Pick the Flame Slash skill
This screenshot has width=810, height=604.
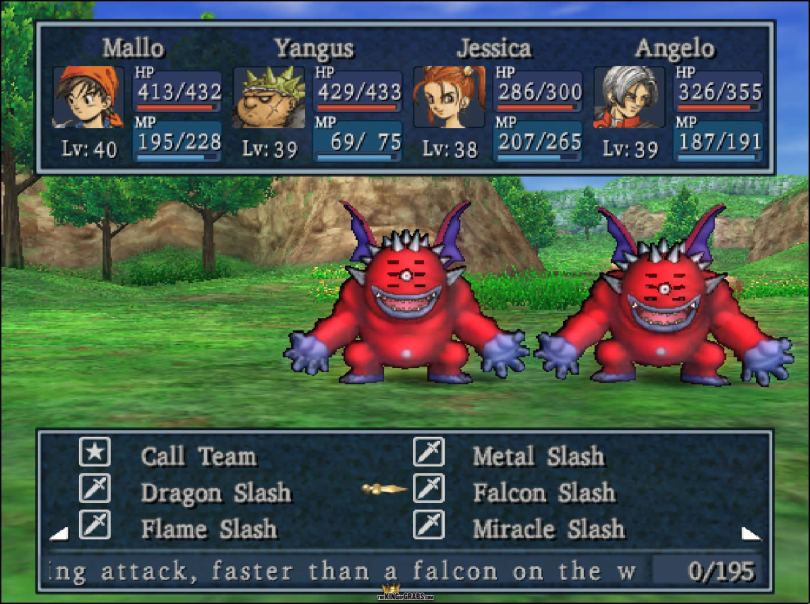pos(208,529)
